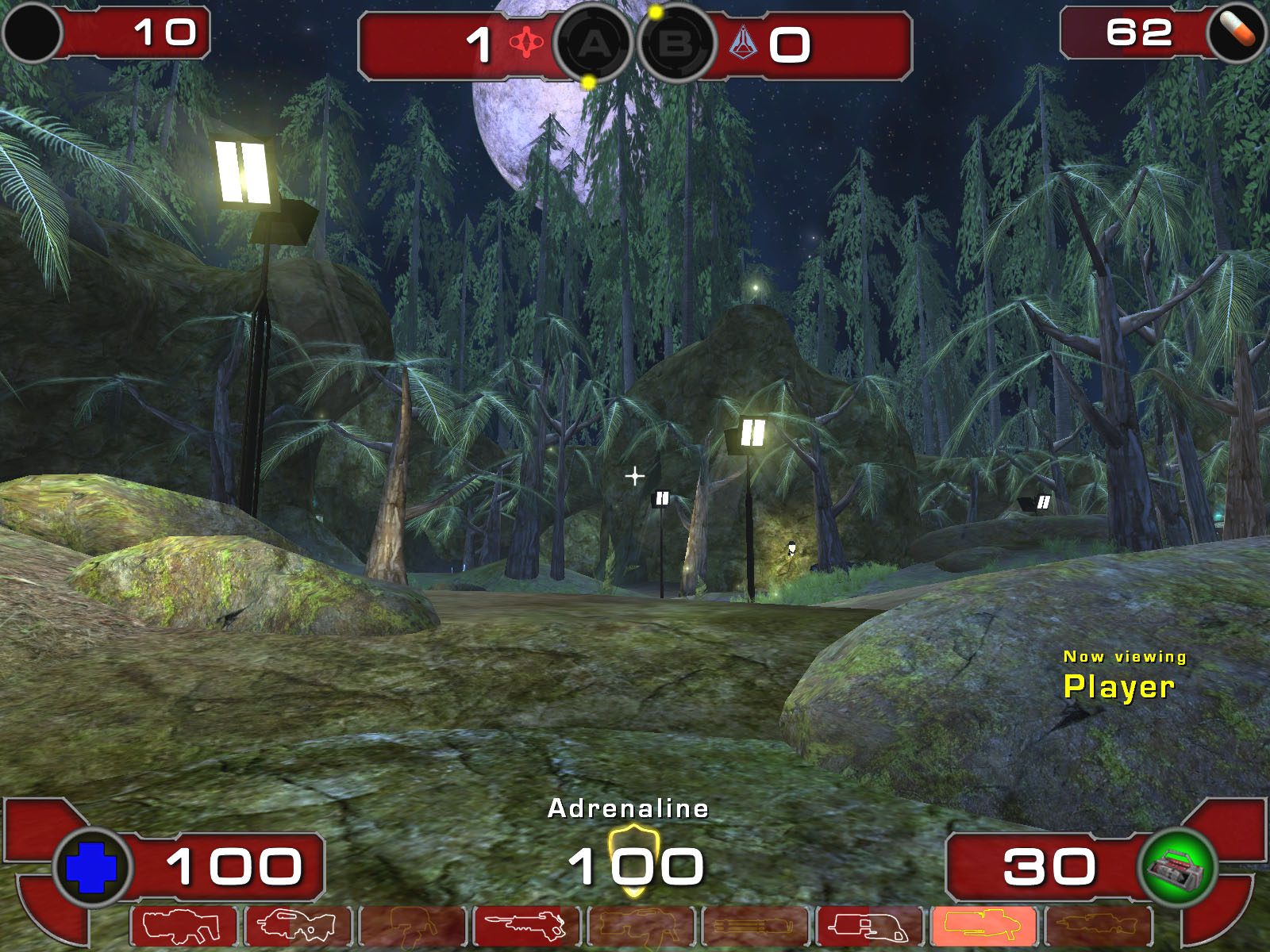1270x952 pixels.
Task: Choose the faded Bio Rifle slot
Action: (413, 927)
